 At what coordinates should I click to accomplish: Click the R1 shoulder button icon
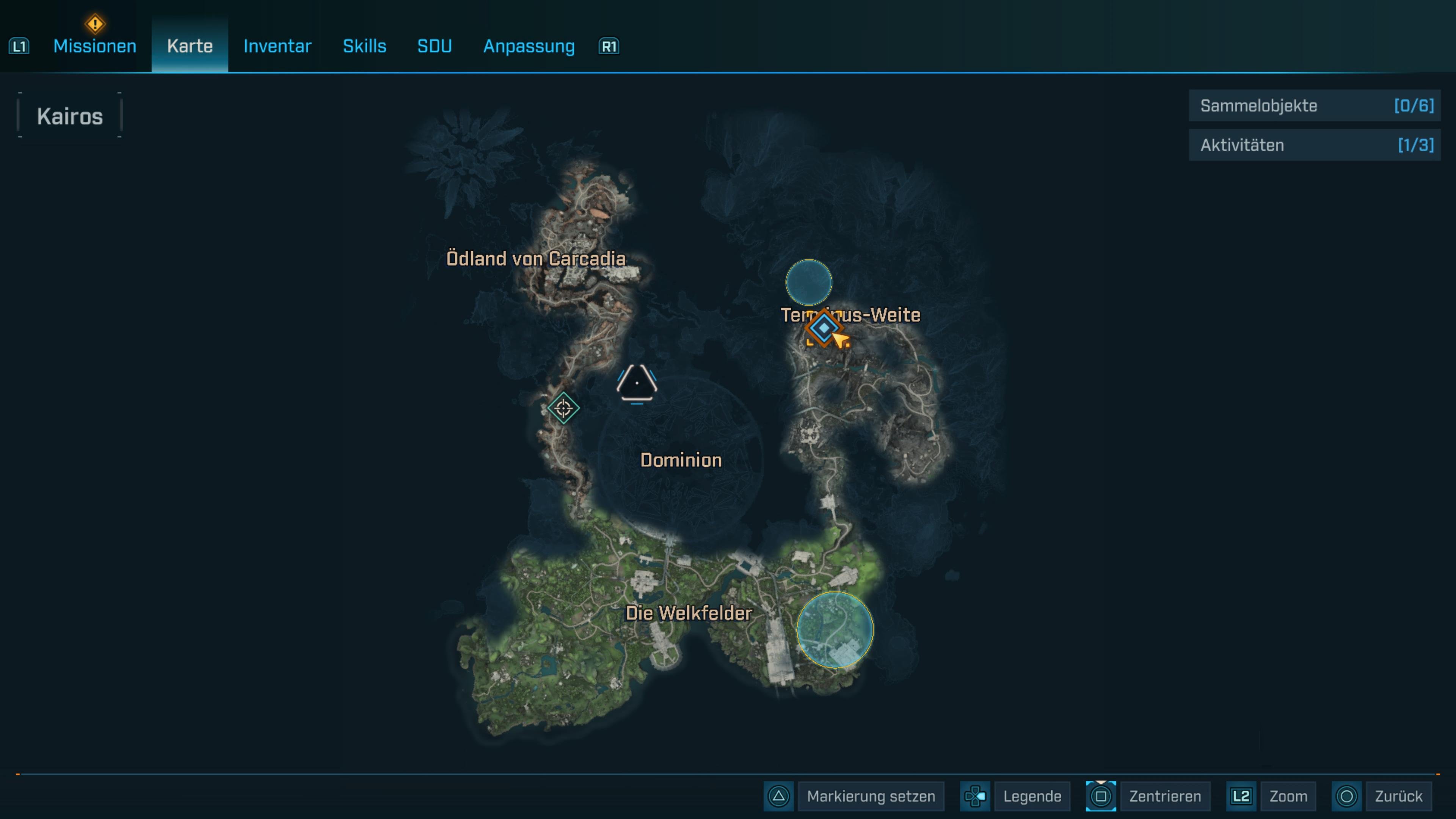[607, 46]
